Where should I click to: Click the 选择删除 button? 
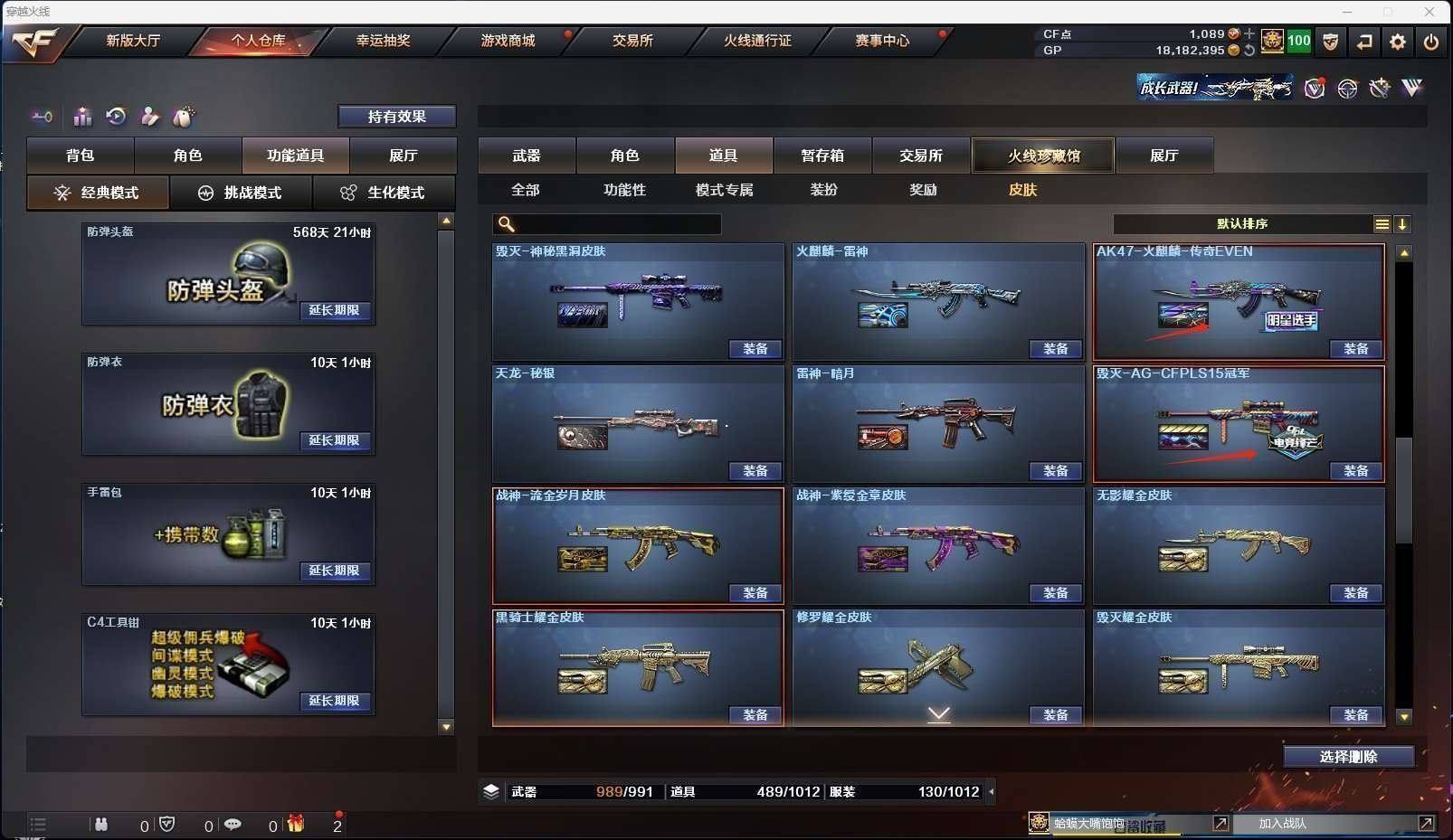(1348, 757)
